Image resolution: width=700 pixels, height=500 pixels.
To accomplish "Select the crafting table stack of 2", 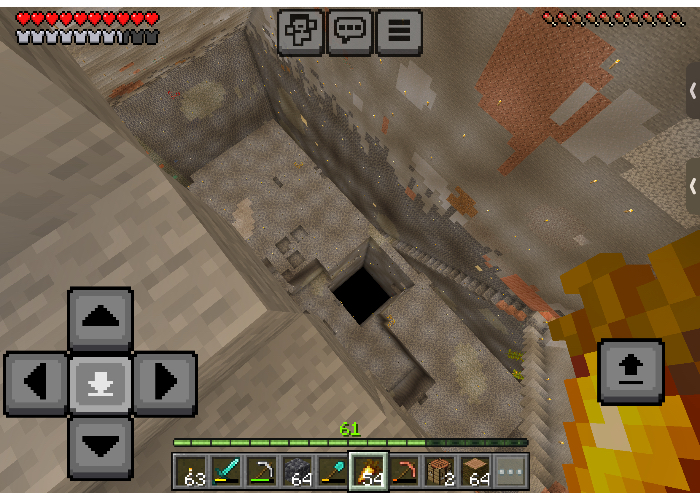I will [x=440, y=471].
